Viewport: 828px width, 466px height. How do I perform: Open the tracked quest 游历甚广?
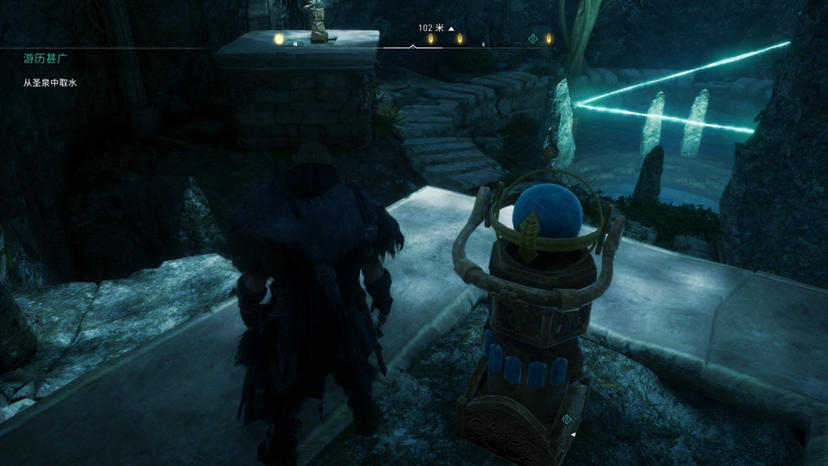(x=40, y=59)
